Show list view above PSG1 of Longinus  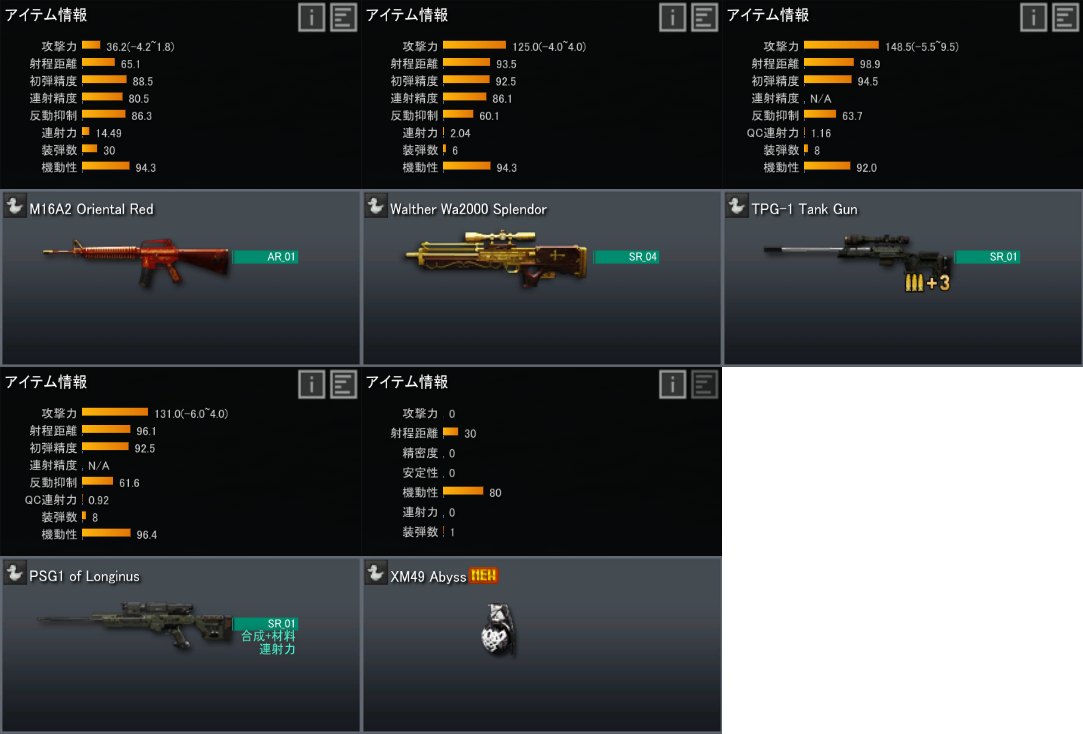point(344,384)
